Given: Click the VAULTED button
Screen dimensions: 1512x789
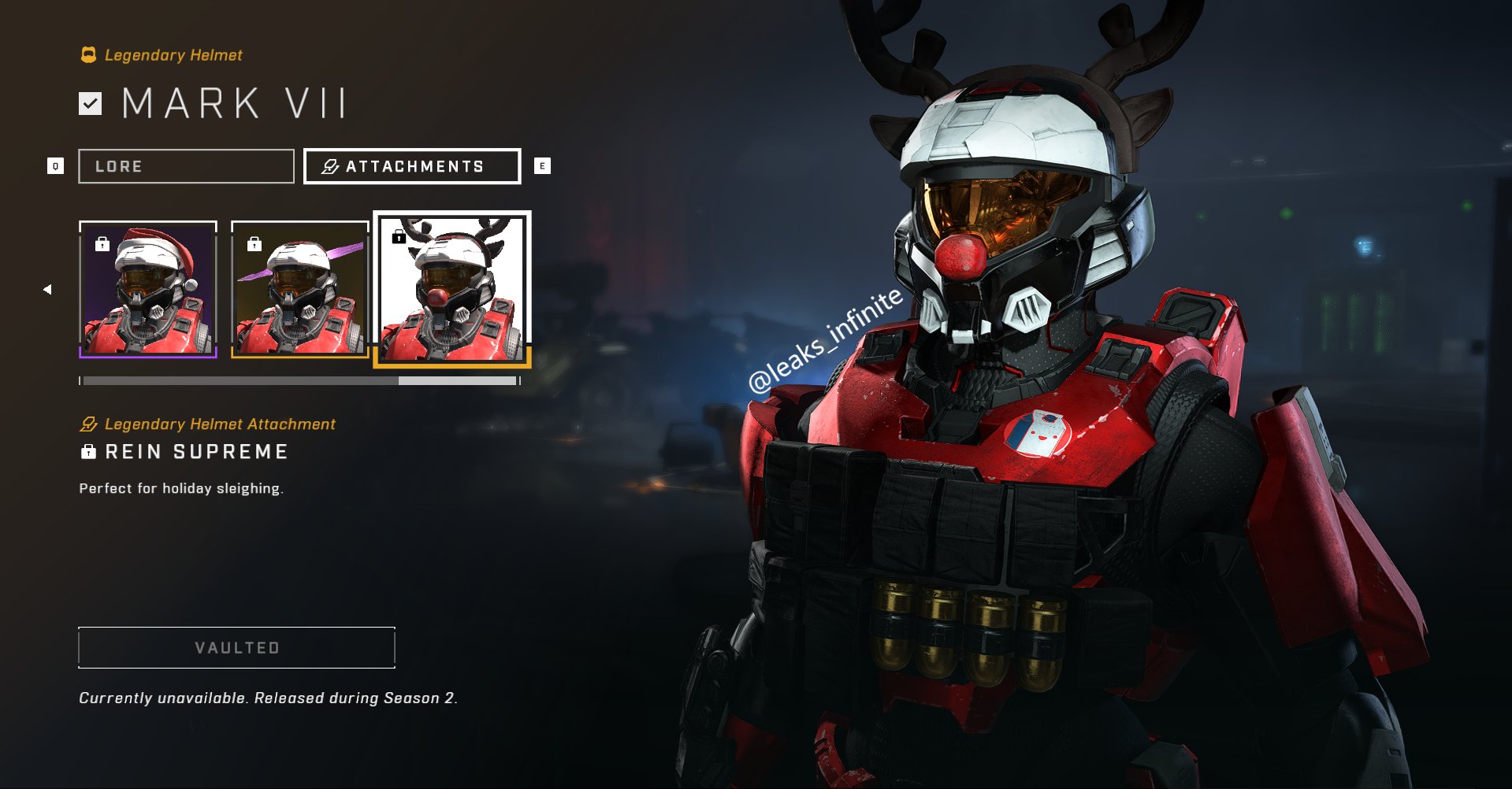Looking at the screenshot, I should pos(236,647).
